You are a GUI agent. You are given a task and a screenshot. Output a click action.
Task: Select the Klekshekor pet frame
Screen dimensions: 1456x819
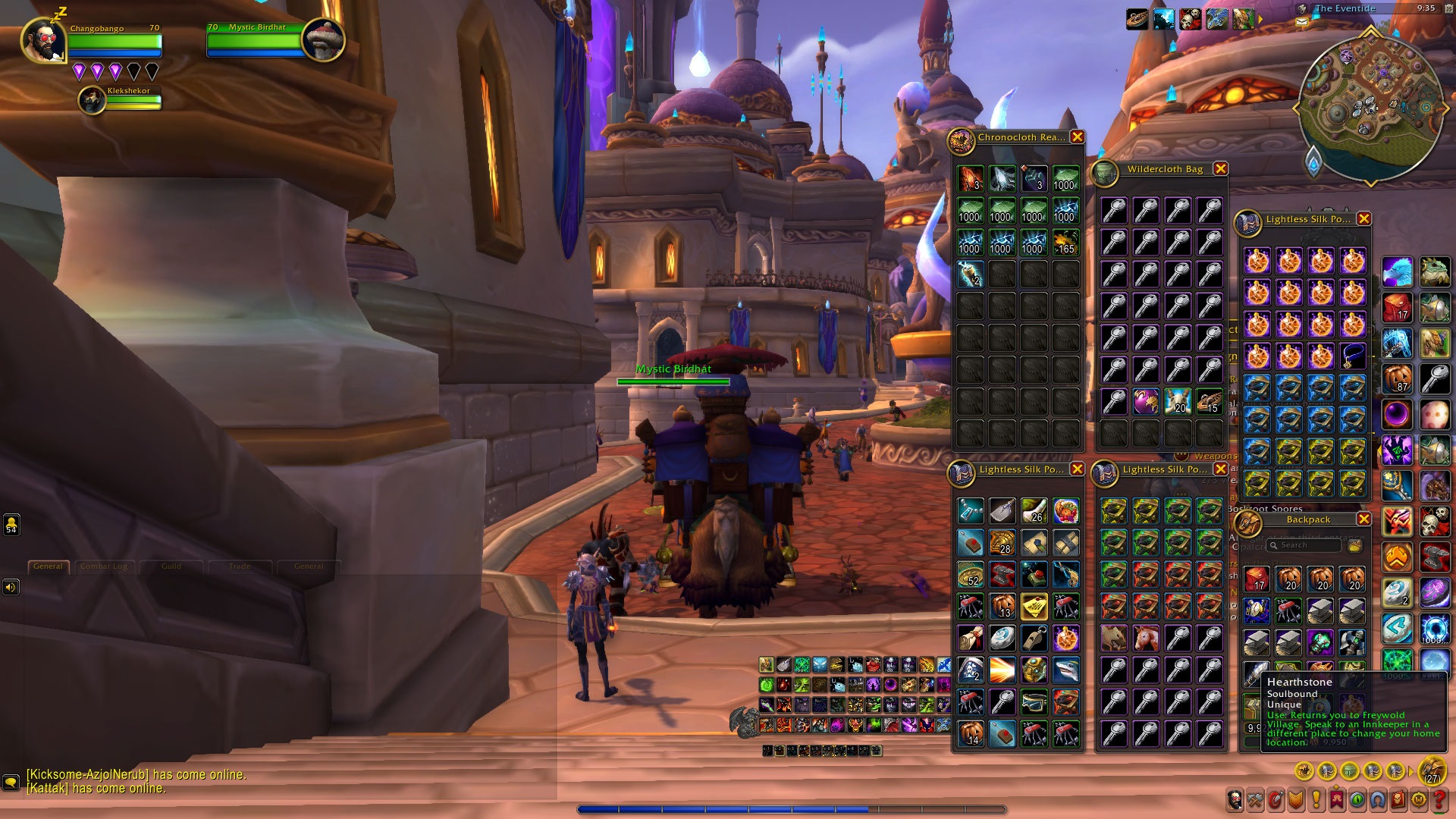pos(93,100)
